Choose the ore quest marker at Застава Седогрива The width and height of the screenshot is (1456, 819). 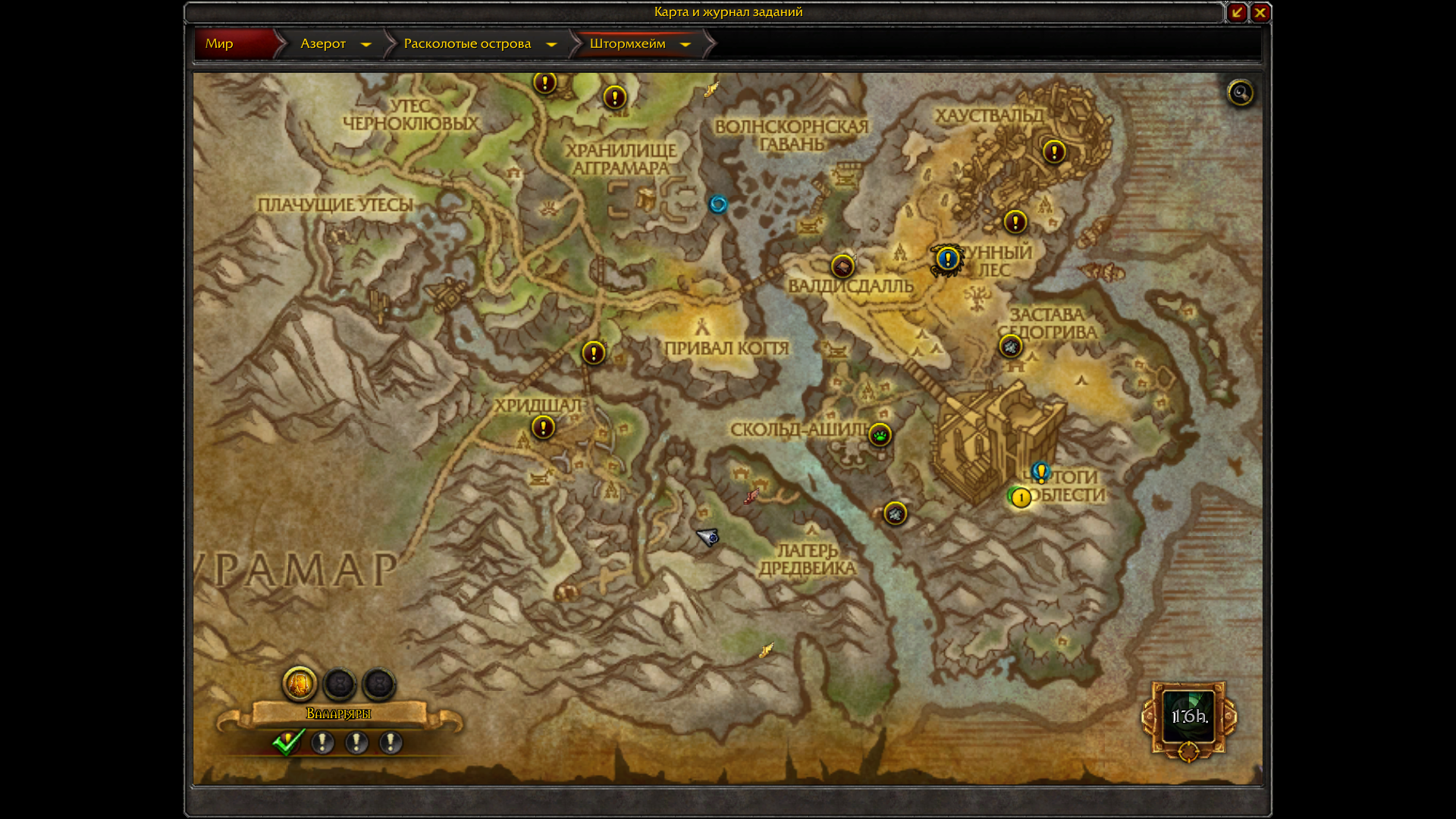[1010, 347]
